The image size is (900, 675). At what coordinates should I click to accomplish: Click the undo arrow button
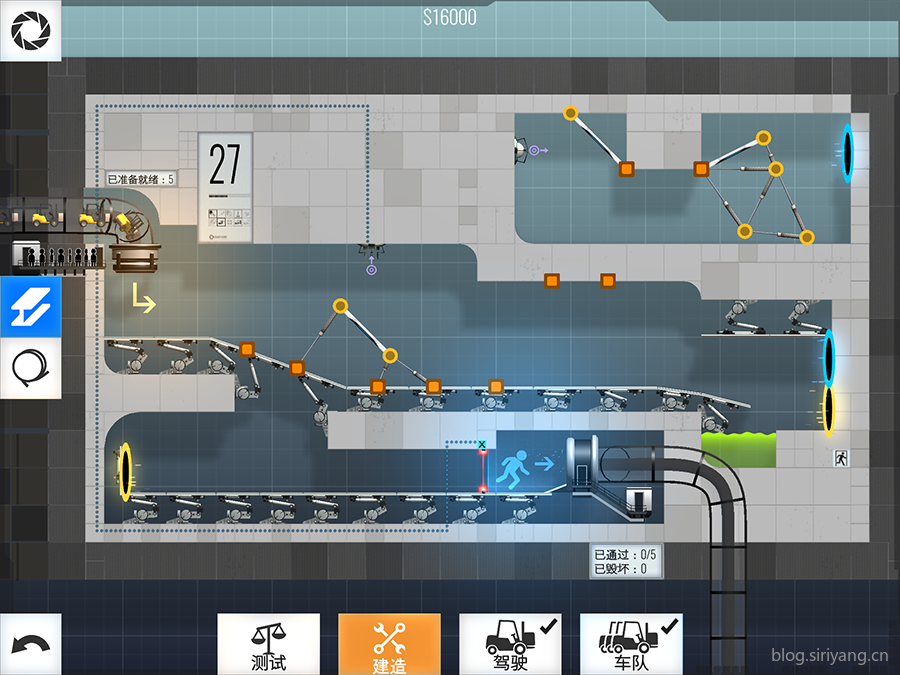pyautogui.click(x=30, y=643)
